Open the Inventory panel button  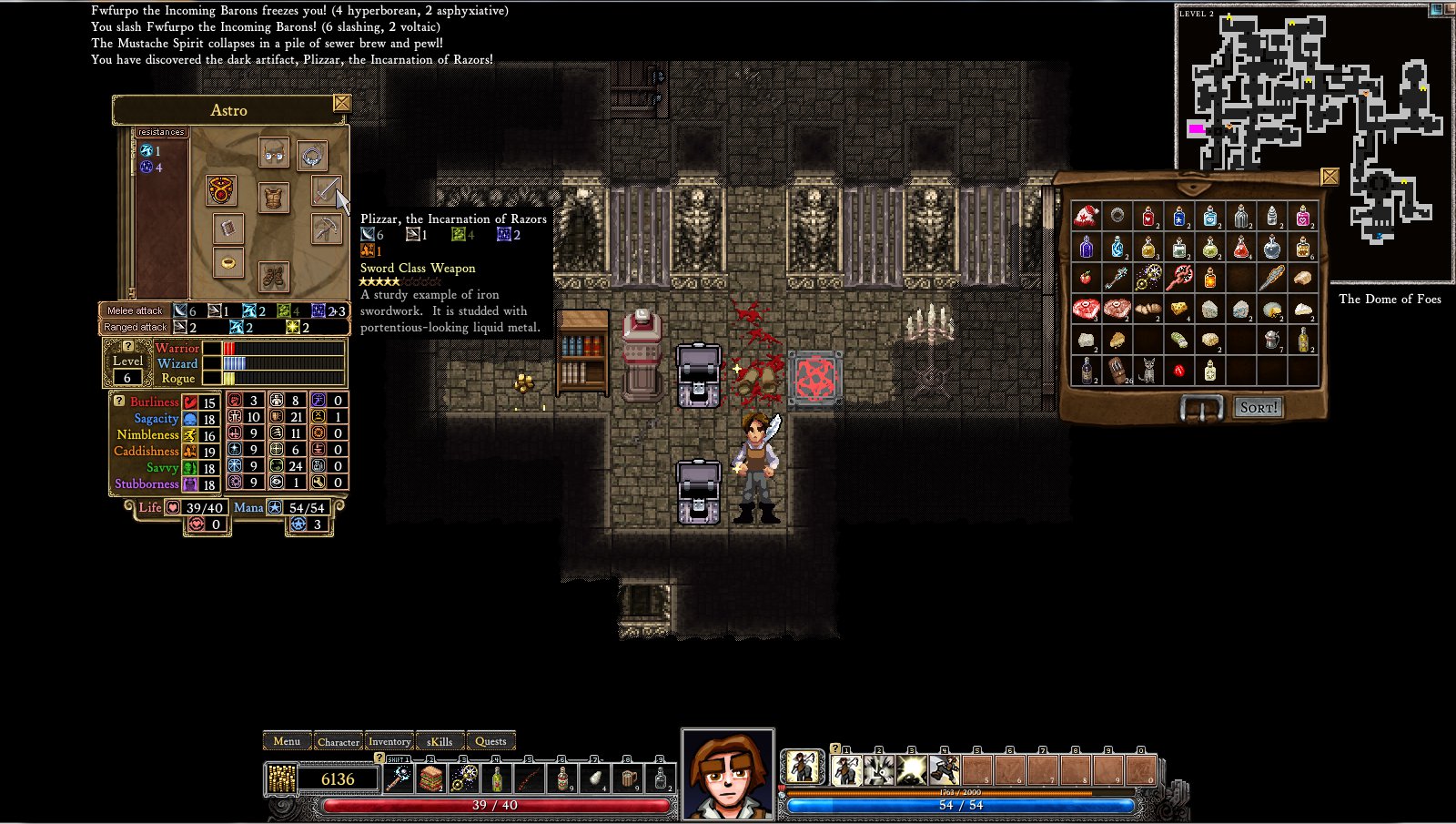pyautogui.click(x=389, y=741)
